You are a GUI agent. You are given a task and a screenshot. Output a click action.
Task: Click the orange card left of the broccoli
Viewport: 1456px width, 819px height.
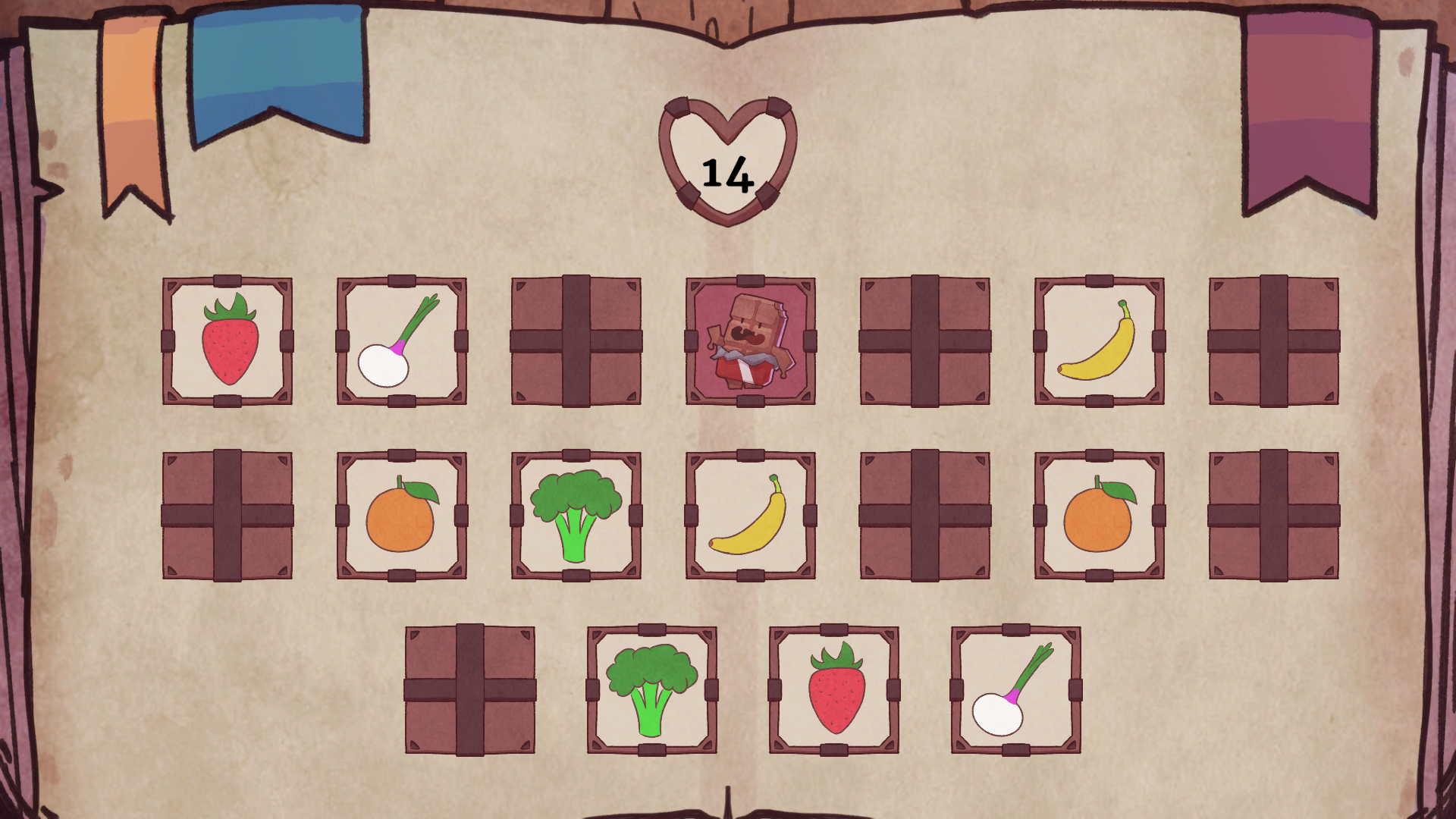click(402, 516)
